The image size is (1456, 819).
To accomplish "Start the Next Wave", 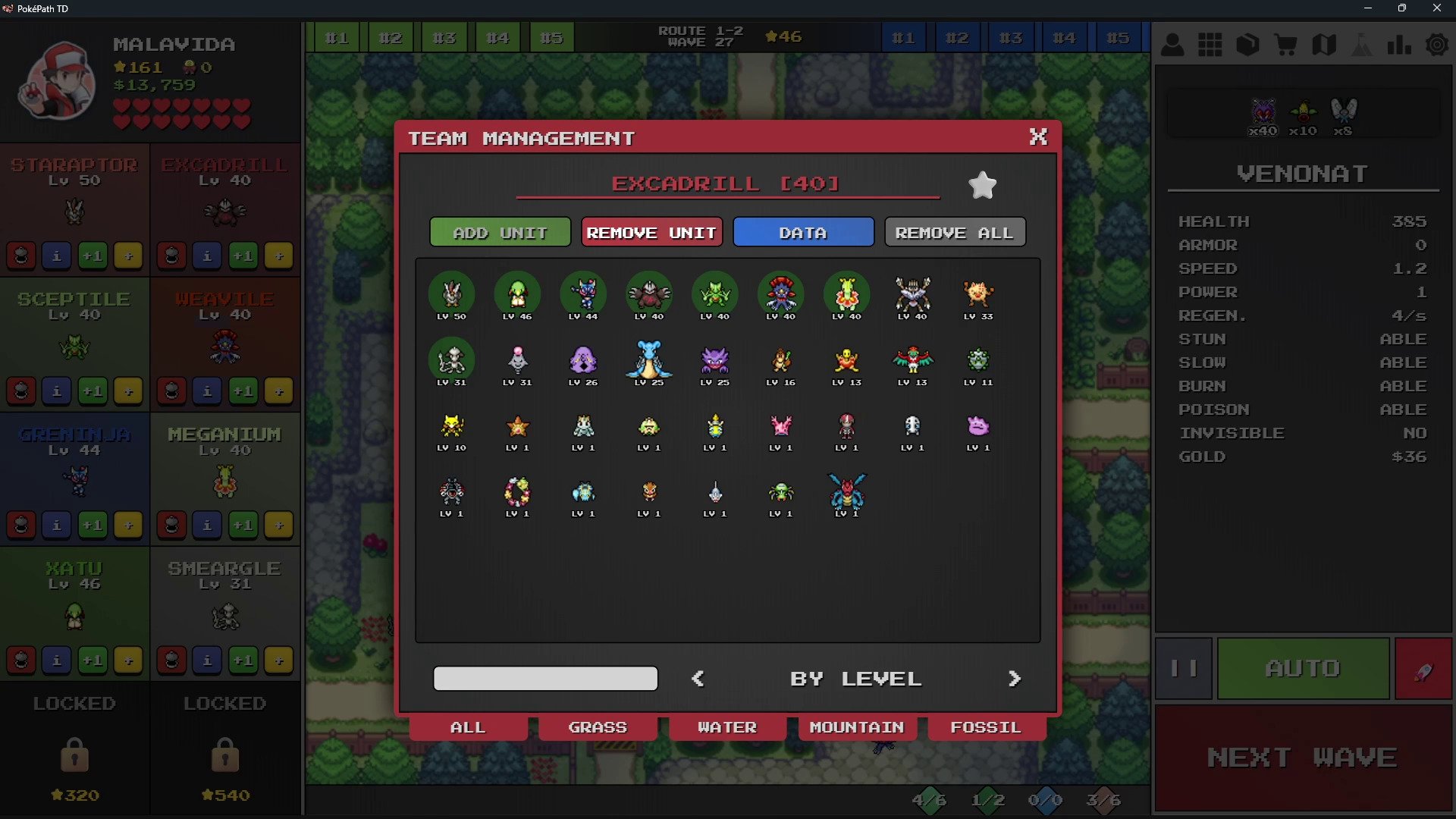I will point(1302,758).
